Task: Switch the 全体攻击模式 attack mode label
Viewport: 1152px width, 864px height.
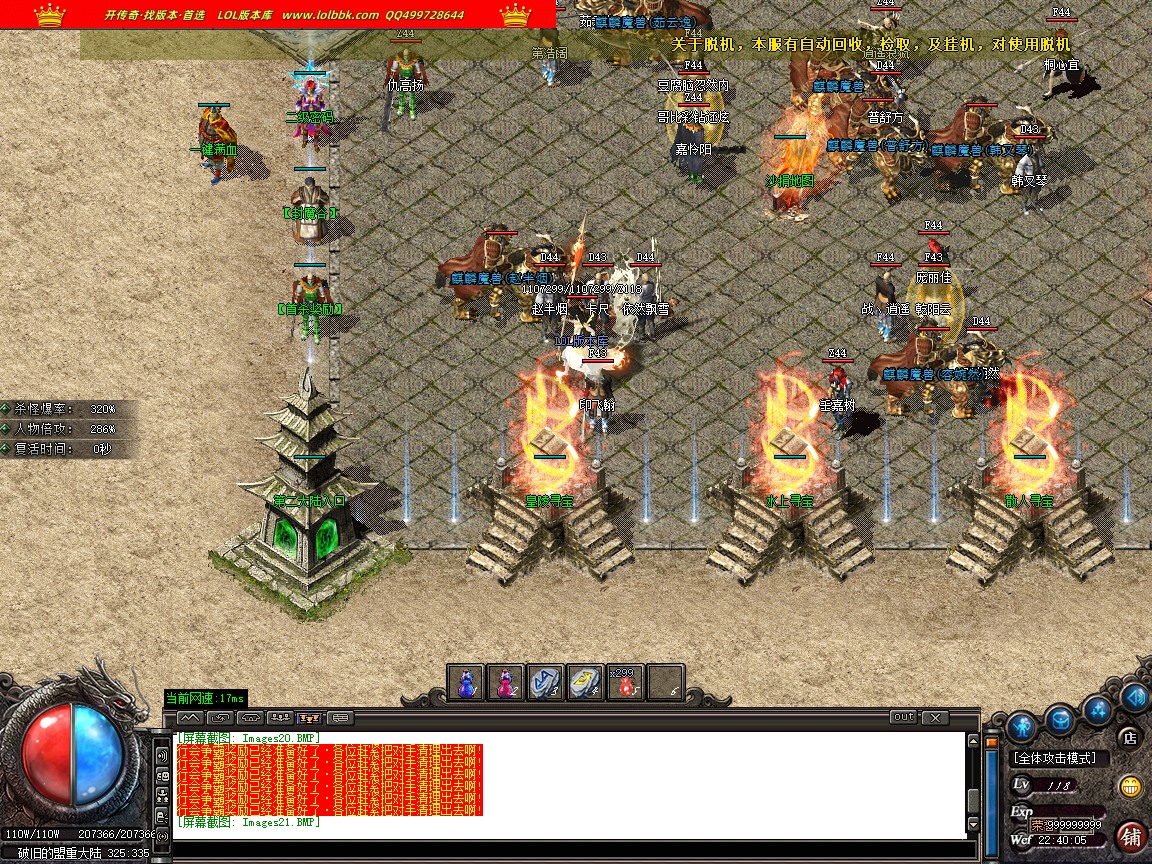Action: pos(1055,759)
